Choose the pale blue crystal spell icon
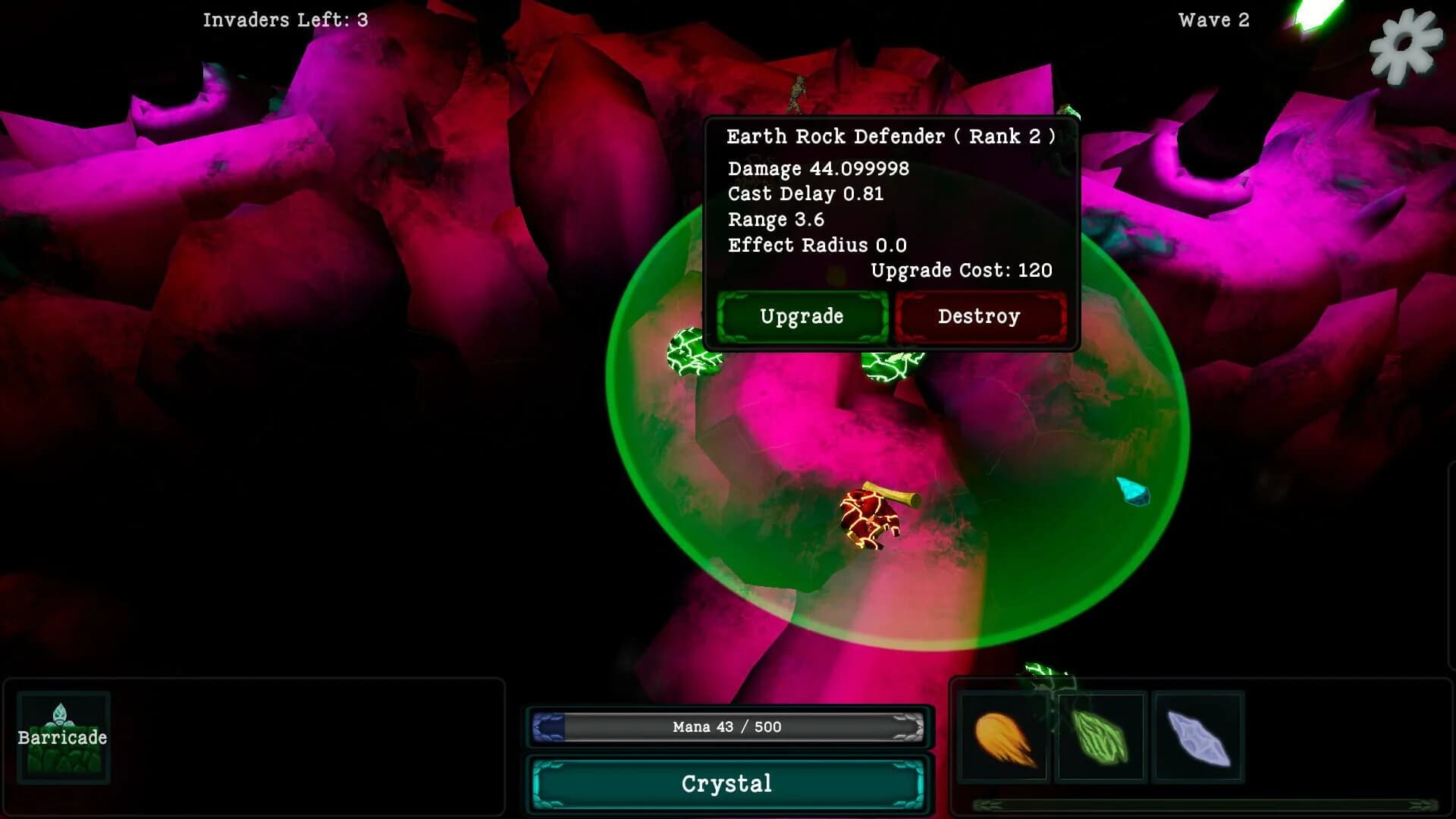 coord(1197,737)
